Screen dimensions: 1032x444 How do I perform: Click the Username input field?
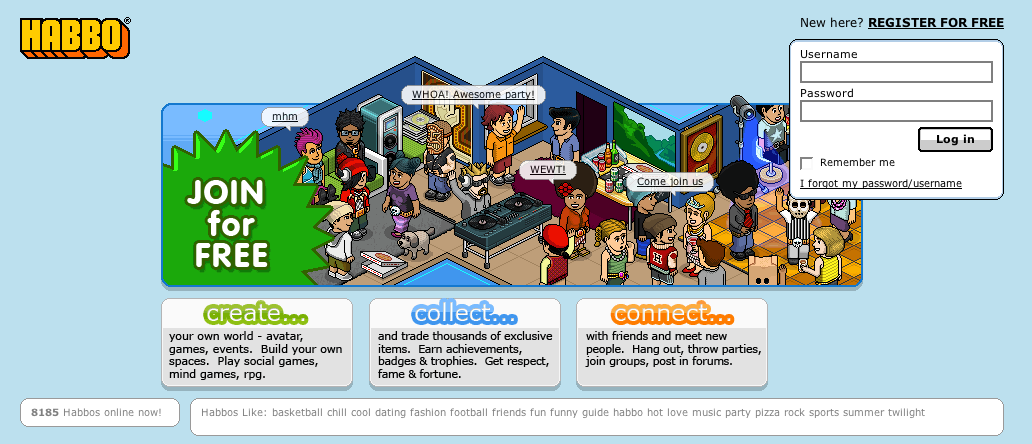pos(896,72)
